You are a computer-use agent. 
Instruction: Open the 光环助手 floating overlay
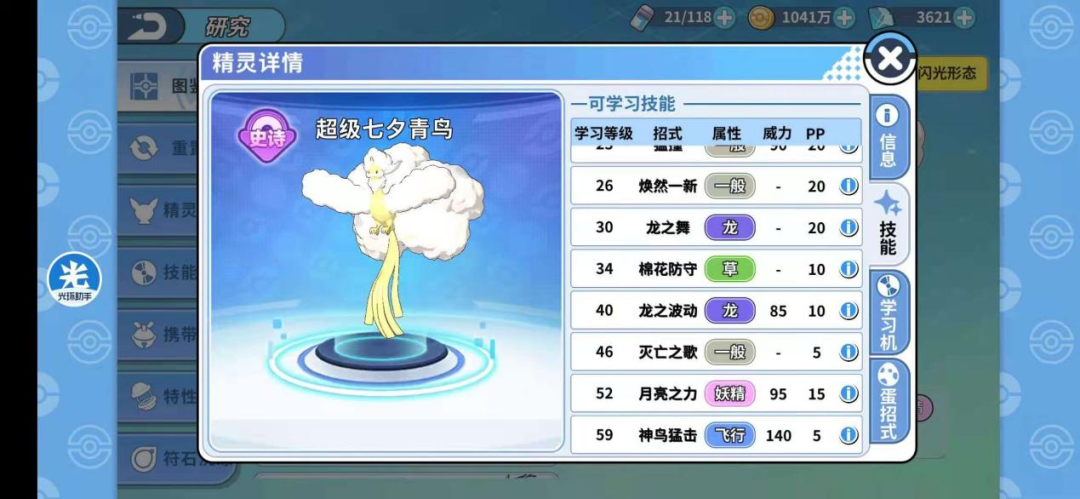coord(74,277)
